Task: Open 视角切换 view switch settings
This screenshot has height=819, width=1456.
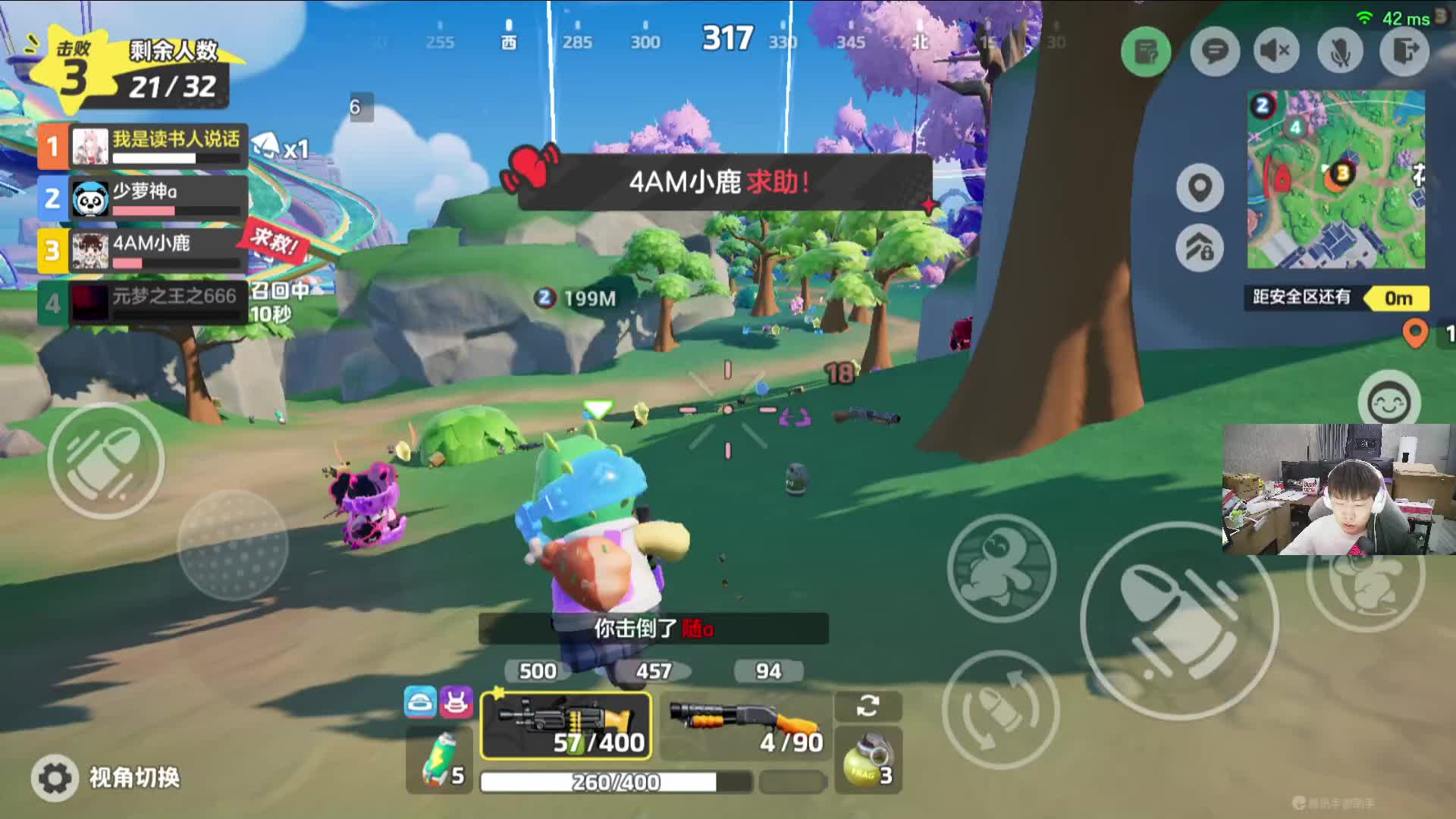Action: coord(106,777)
